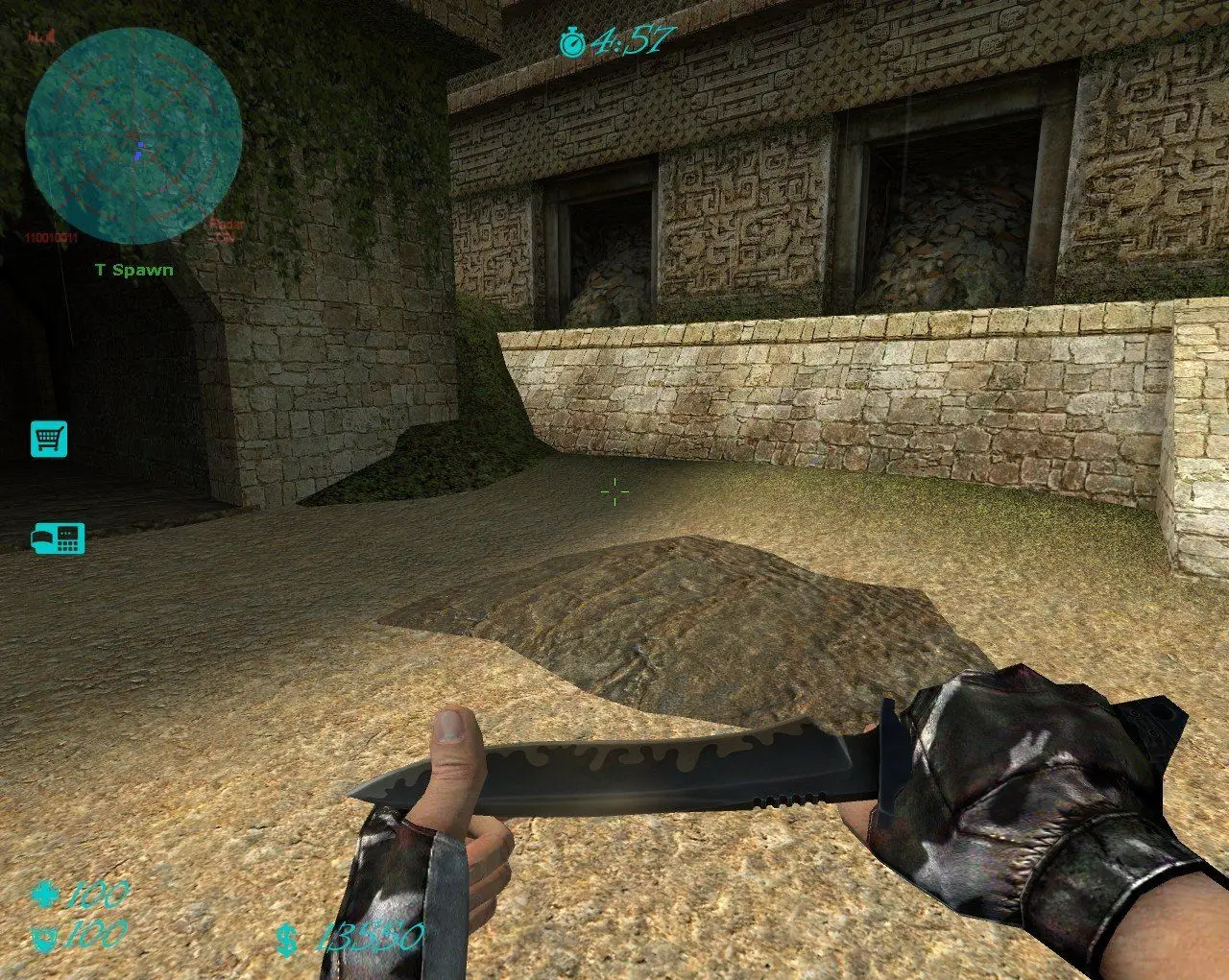Toggle the crosshair at screen center
This screenshot has height=980, width=1229.
tap(613, 490)
